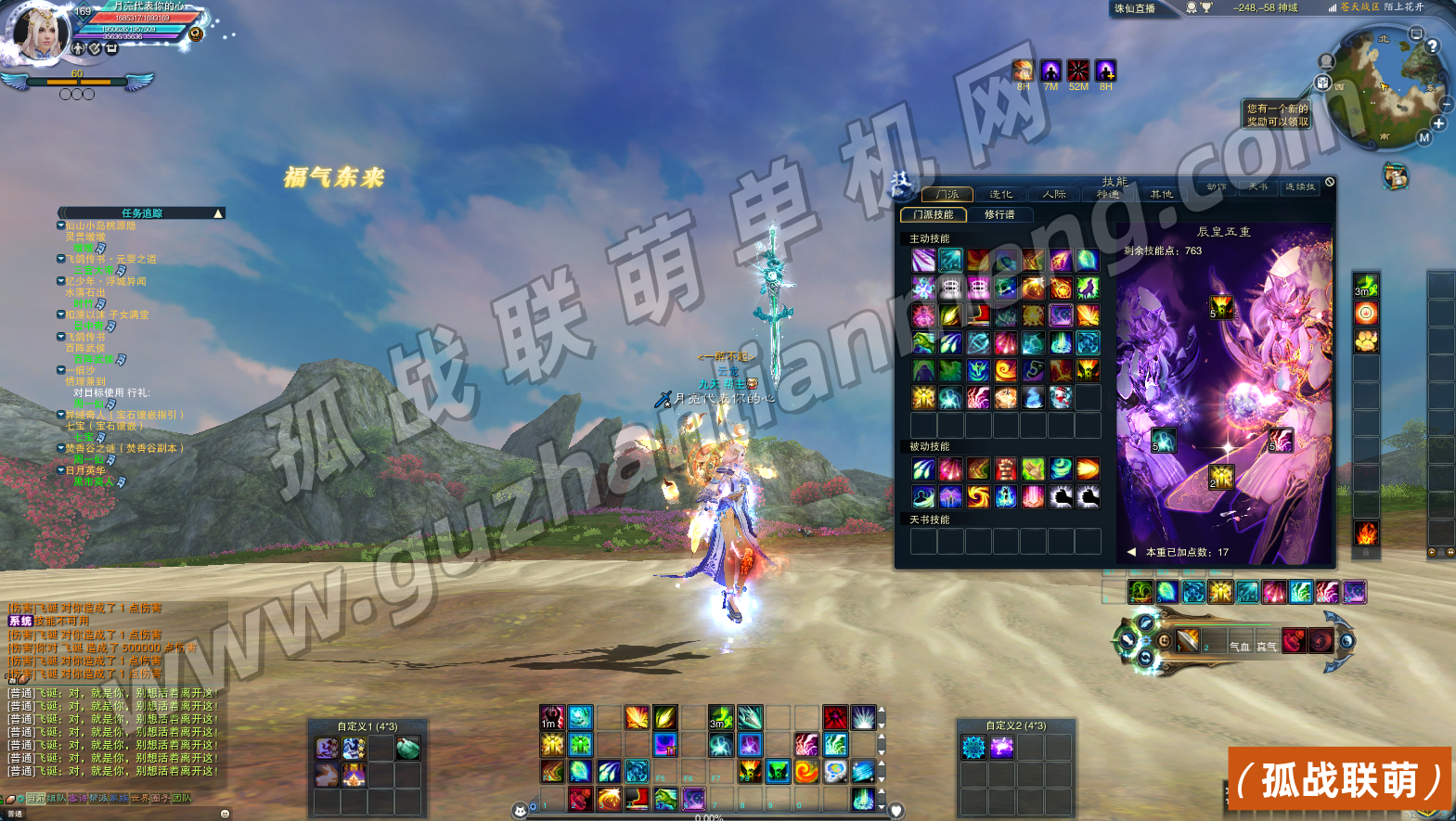1456x821 pixels.
Task: Select the 其他 skill tab
Action: pos(1161,195)
